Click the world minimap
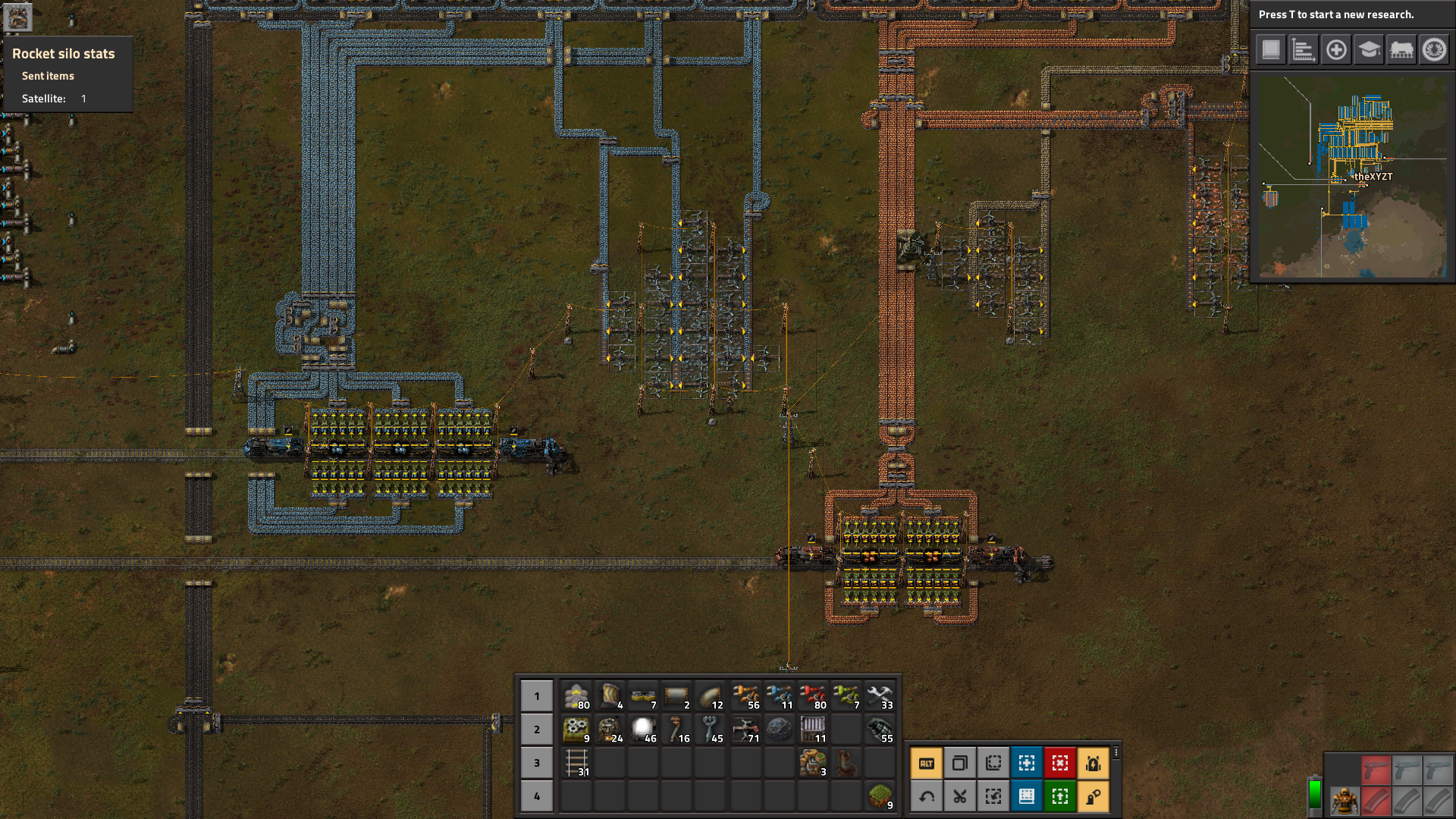1456x819 pixels. coord(1352,177)
